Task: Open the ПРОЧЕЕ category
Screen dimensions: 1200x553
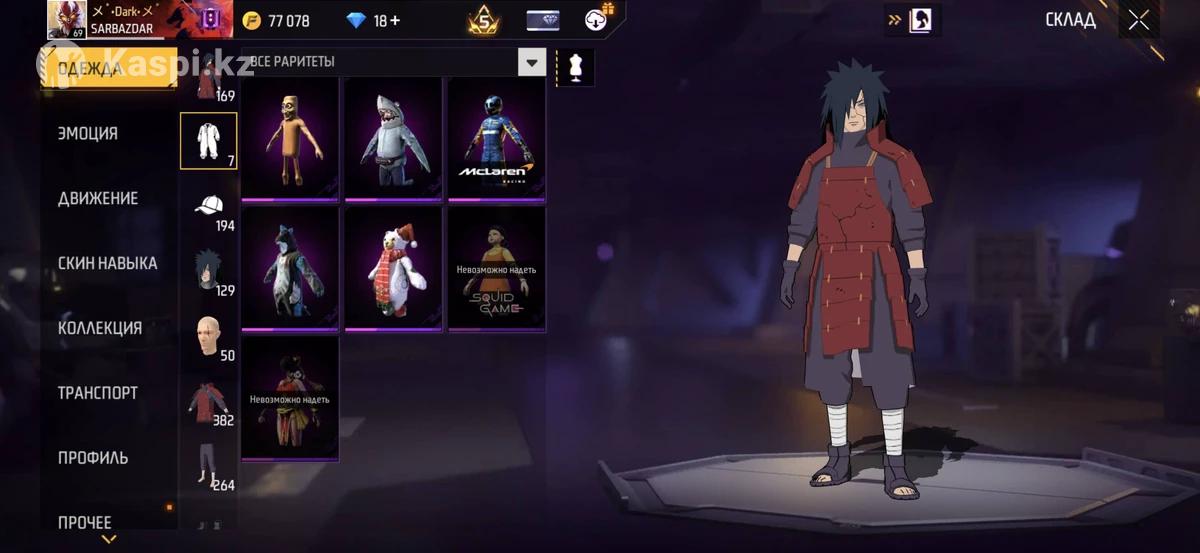Action: coord(85,522)
